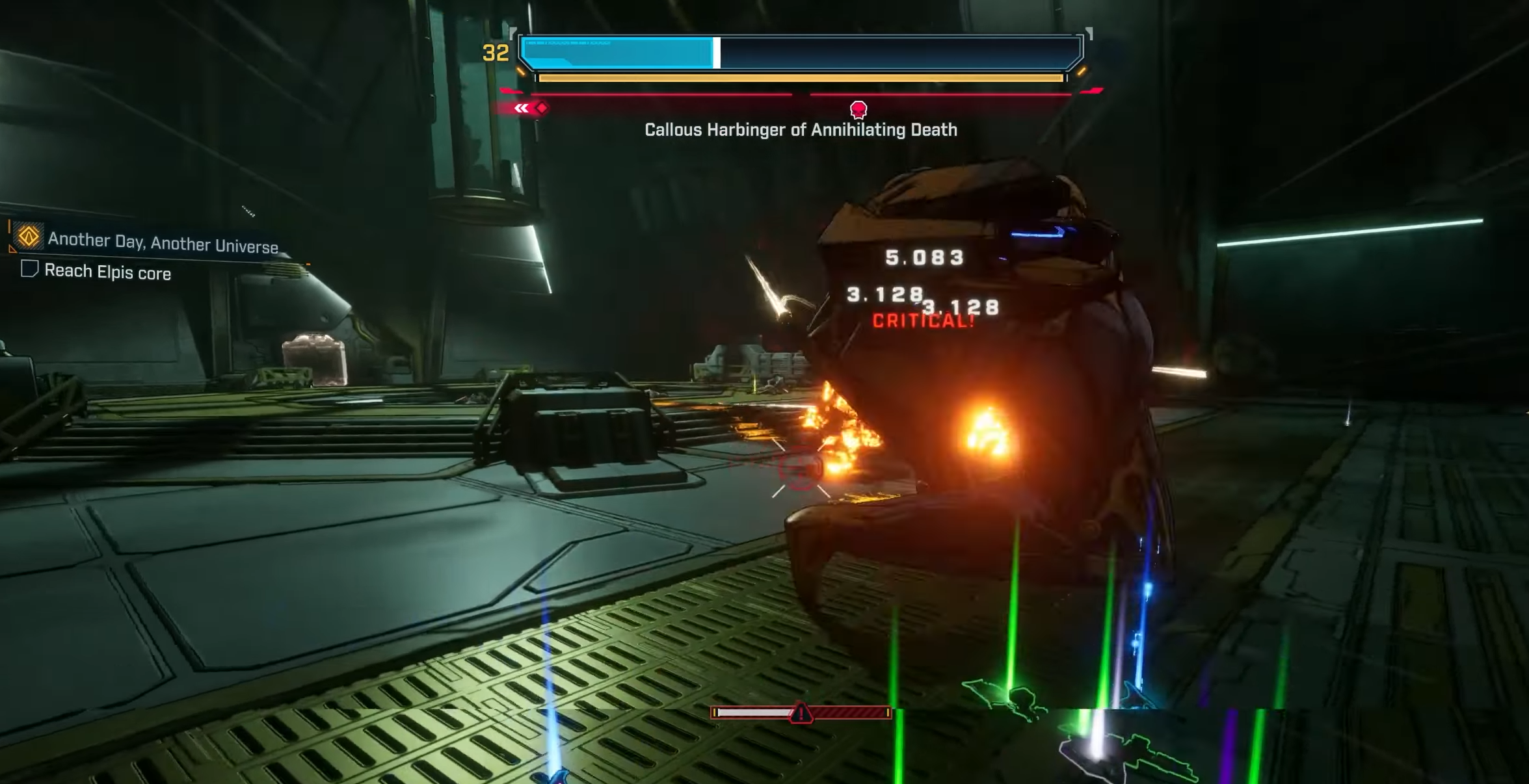
Task: Click the red skull marker under boss bar
Action: 858,109
